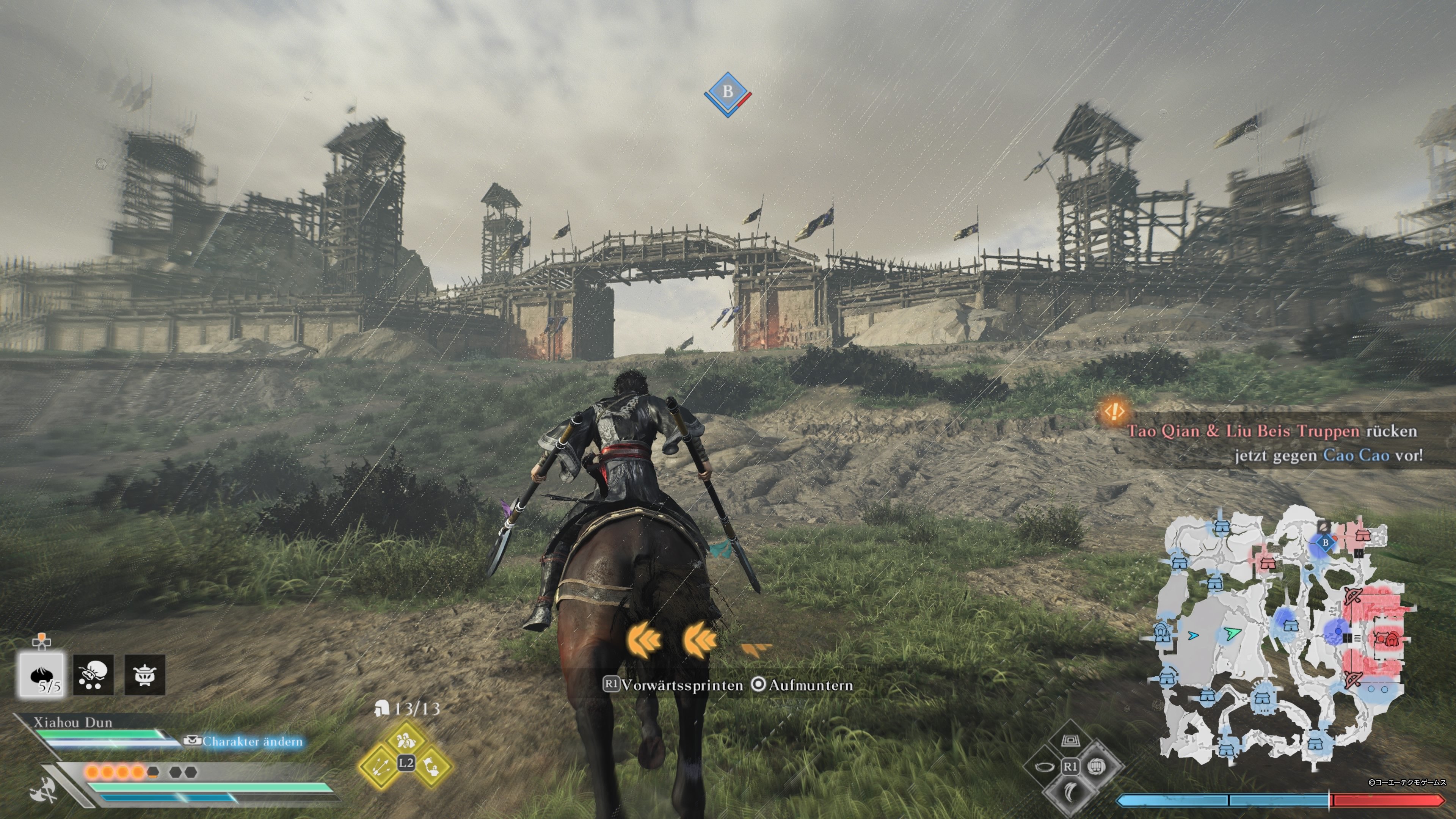Click the B marker on the minimap

pos(1326,543)
